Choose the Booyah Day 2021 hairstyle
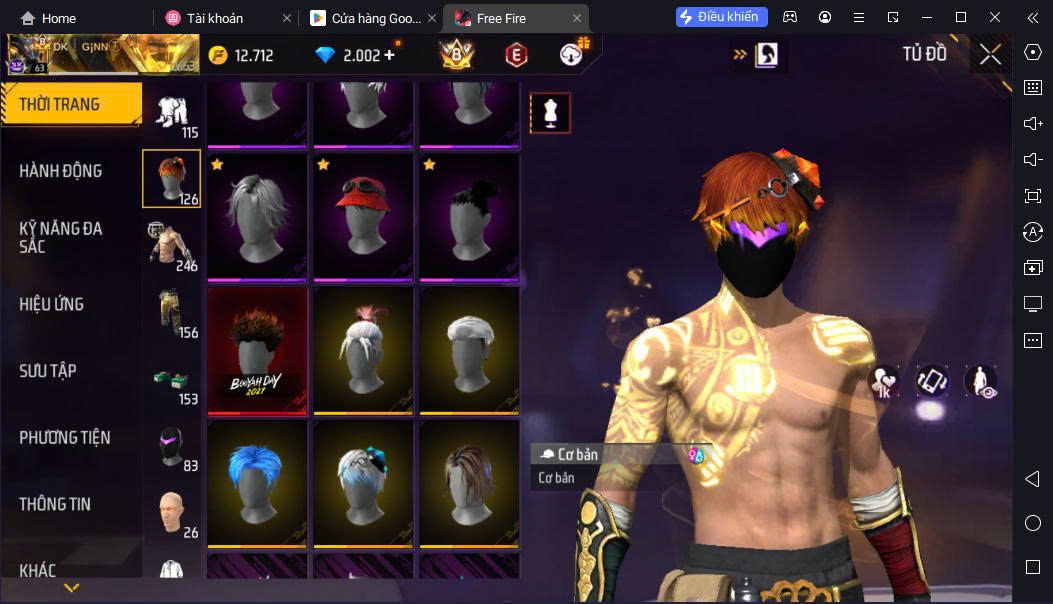Viewport: 1053px width, 604px height. [257, 350]
